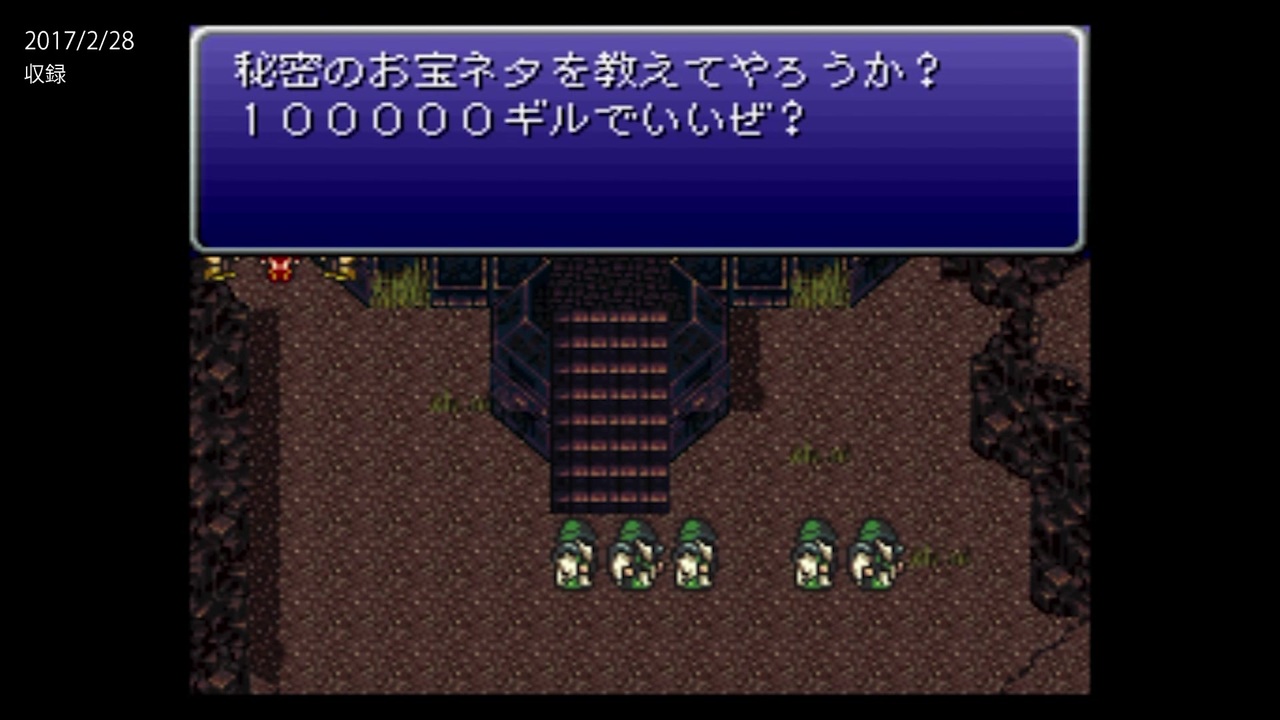The height and width of the screenshot is (720, 1280).
Task: Select the second green-hatted villager sprite
Action: pos(635,555)
